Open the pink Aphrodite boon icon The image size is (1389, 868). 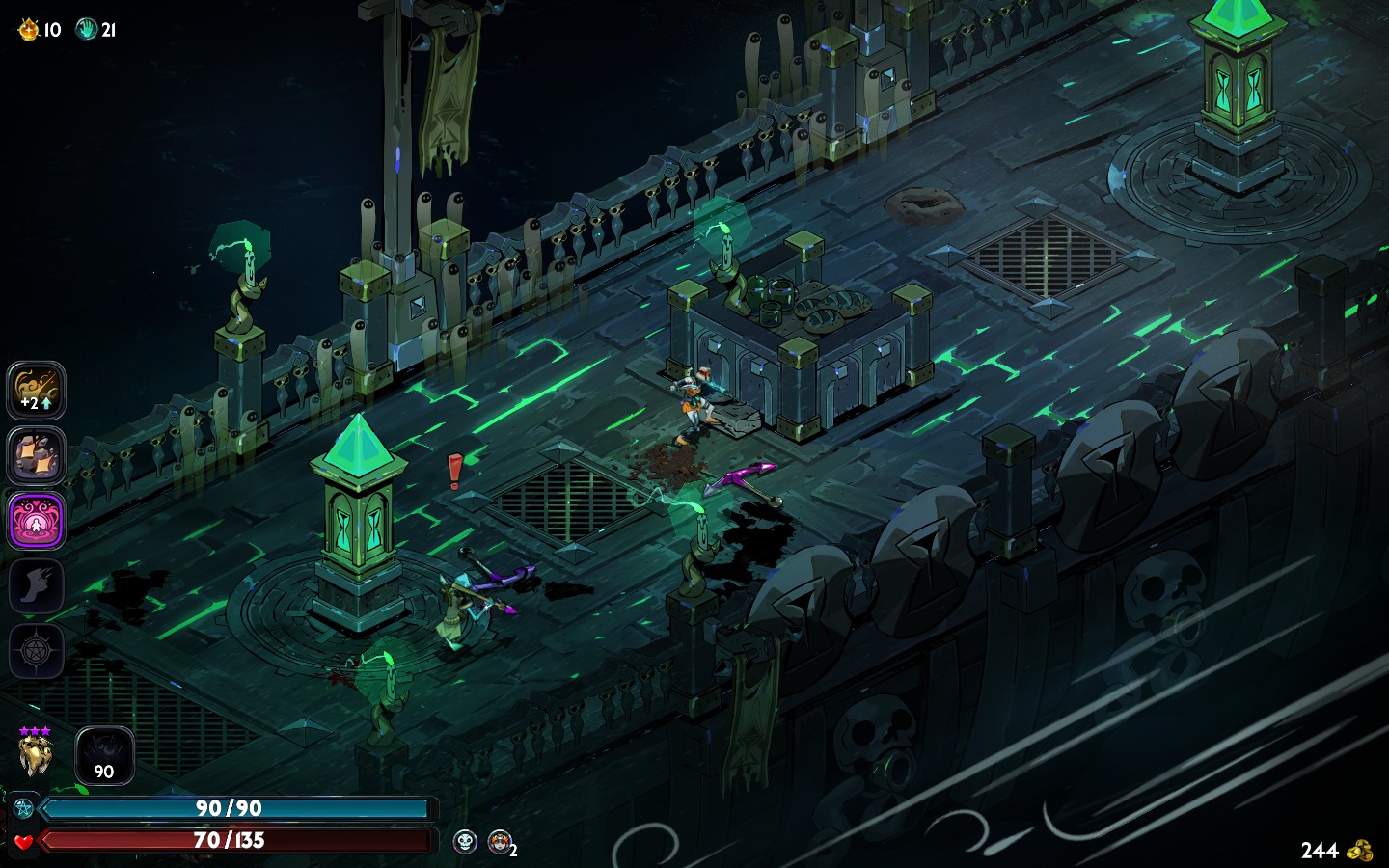point(37,521)
